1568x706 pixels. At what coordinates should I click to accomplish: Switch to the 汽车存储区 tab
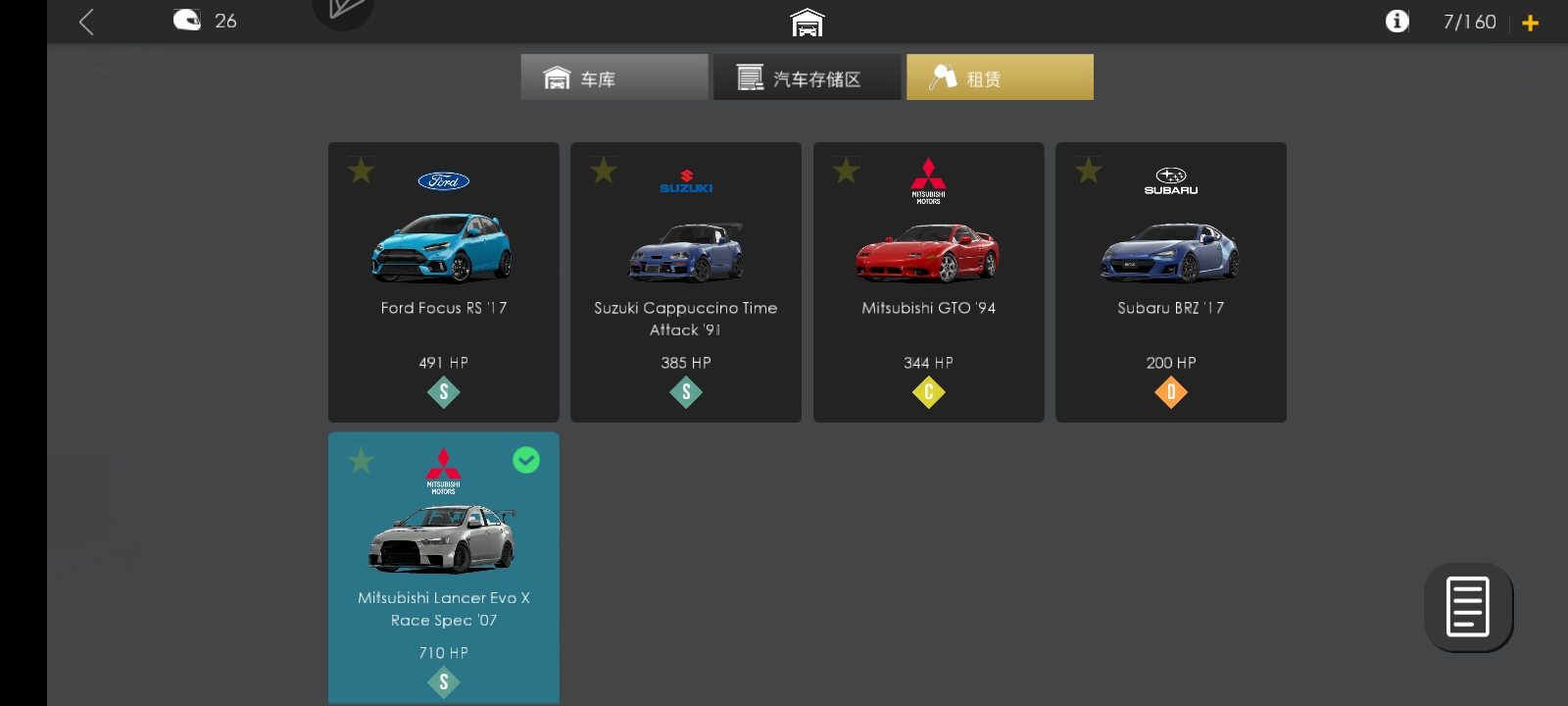click(x=807, y=76)
